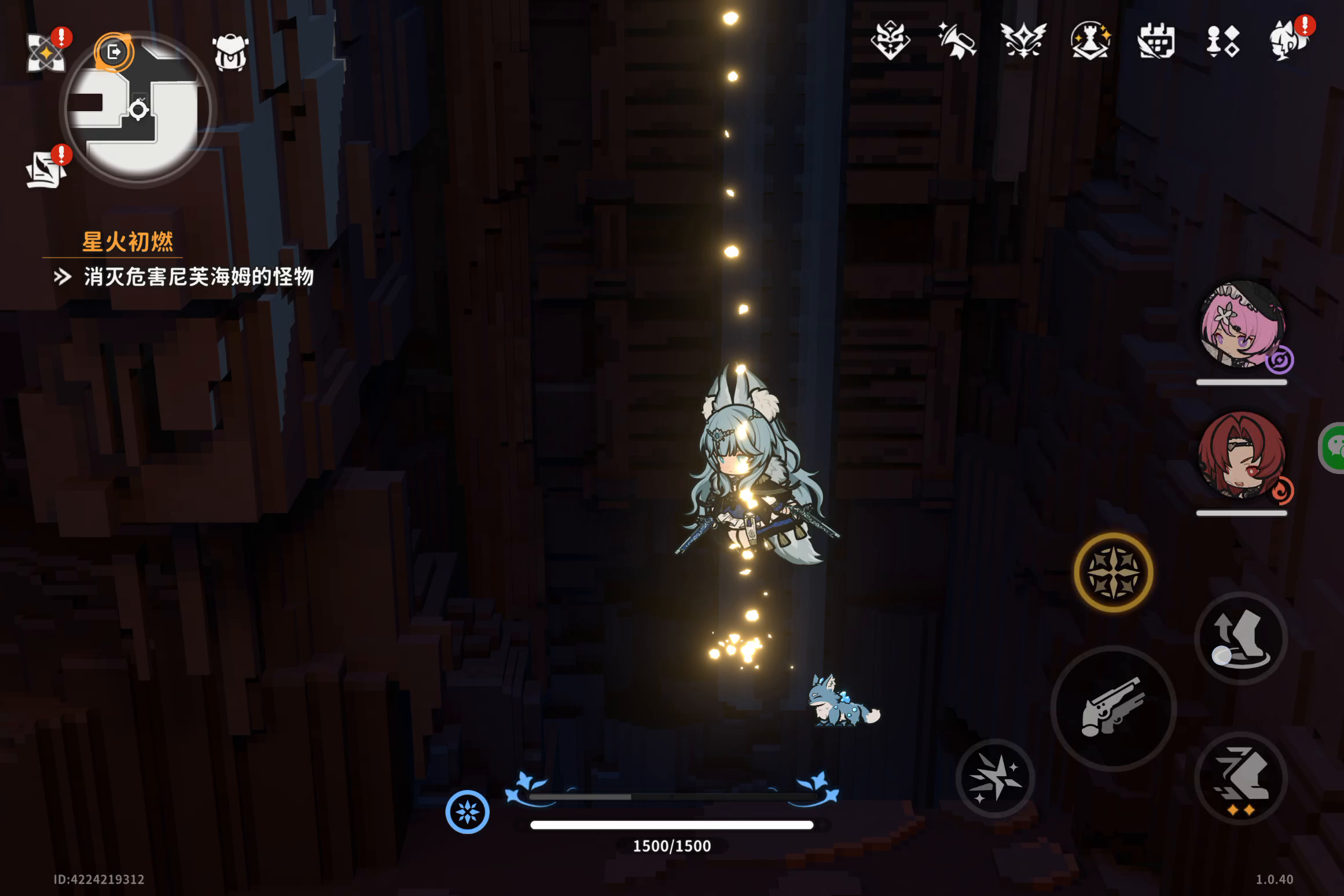The width and height of the screenshot is (1344, 896).
Task: Fire the revolver basic attack button
Action: (1113, 708)
